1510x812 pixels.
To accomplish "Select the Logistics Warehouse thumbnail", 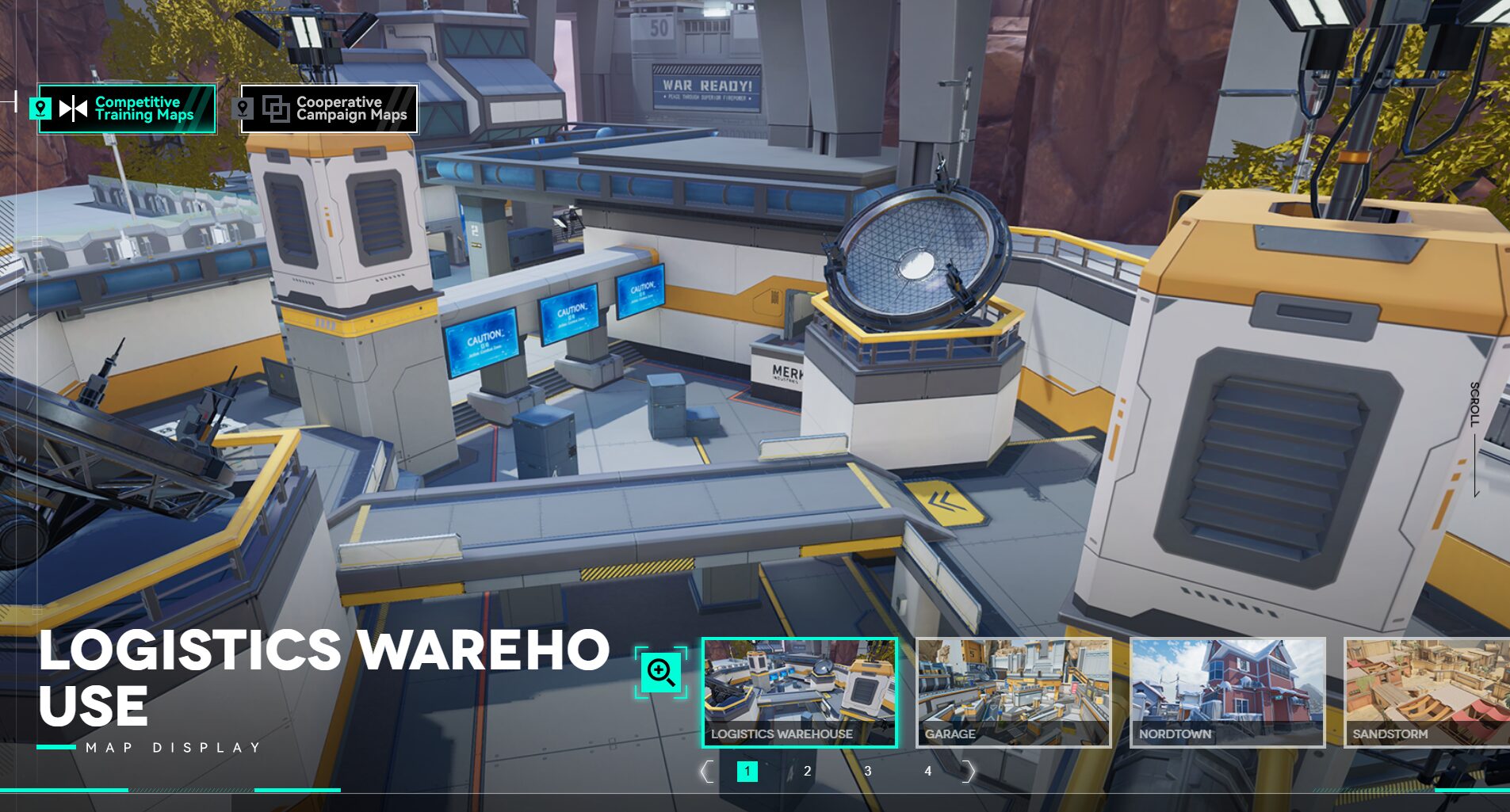I will point(800,692).
